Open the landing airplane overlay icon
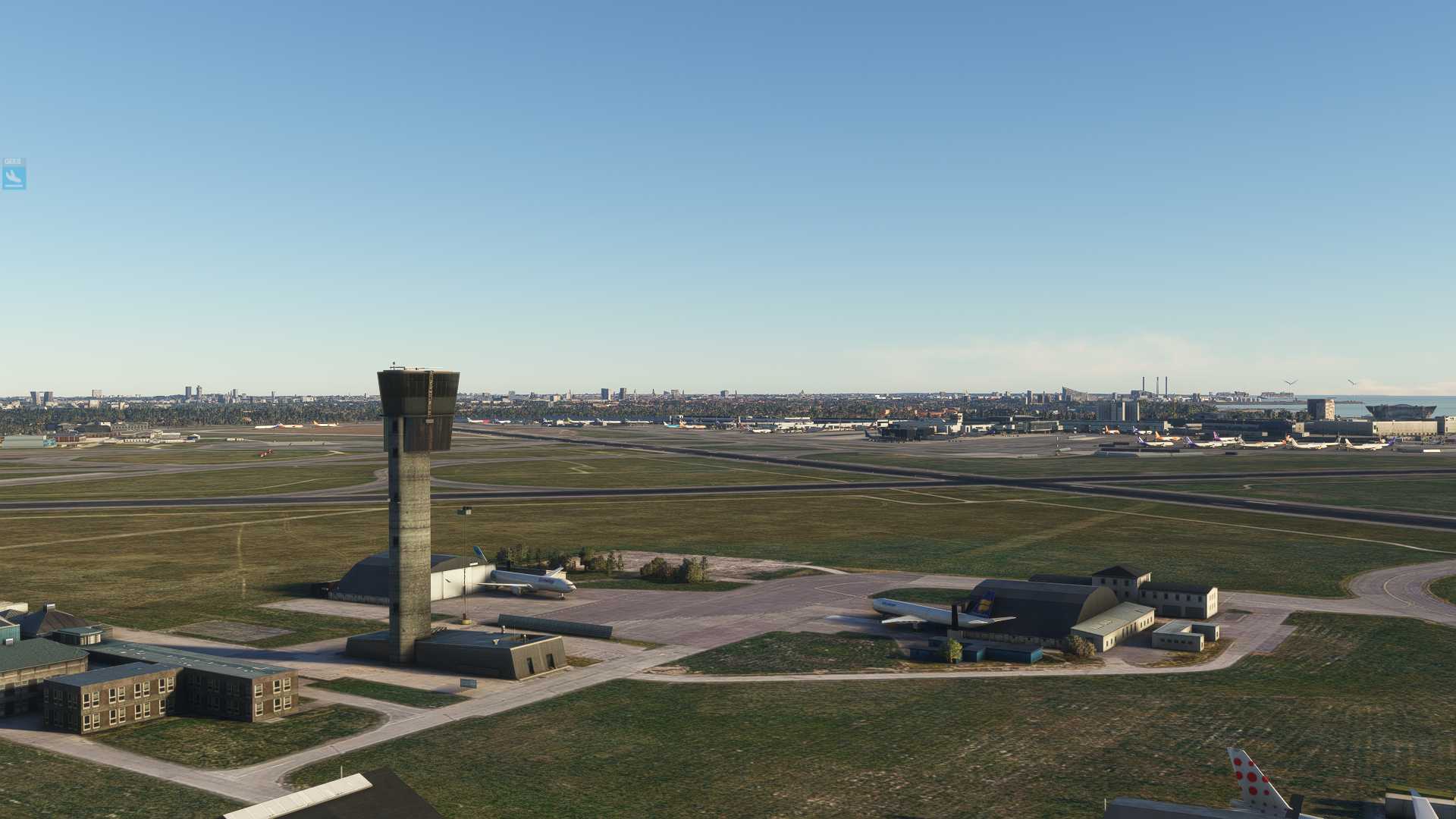The image size is (1456, 819). [x=14, y=177]
